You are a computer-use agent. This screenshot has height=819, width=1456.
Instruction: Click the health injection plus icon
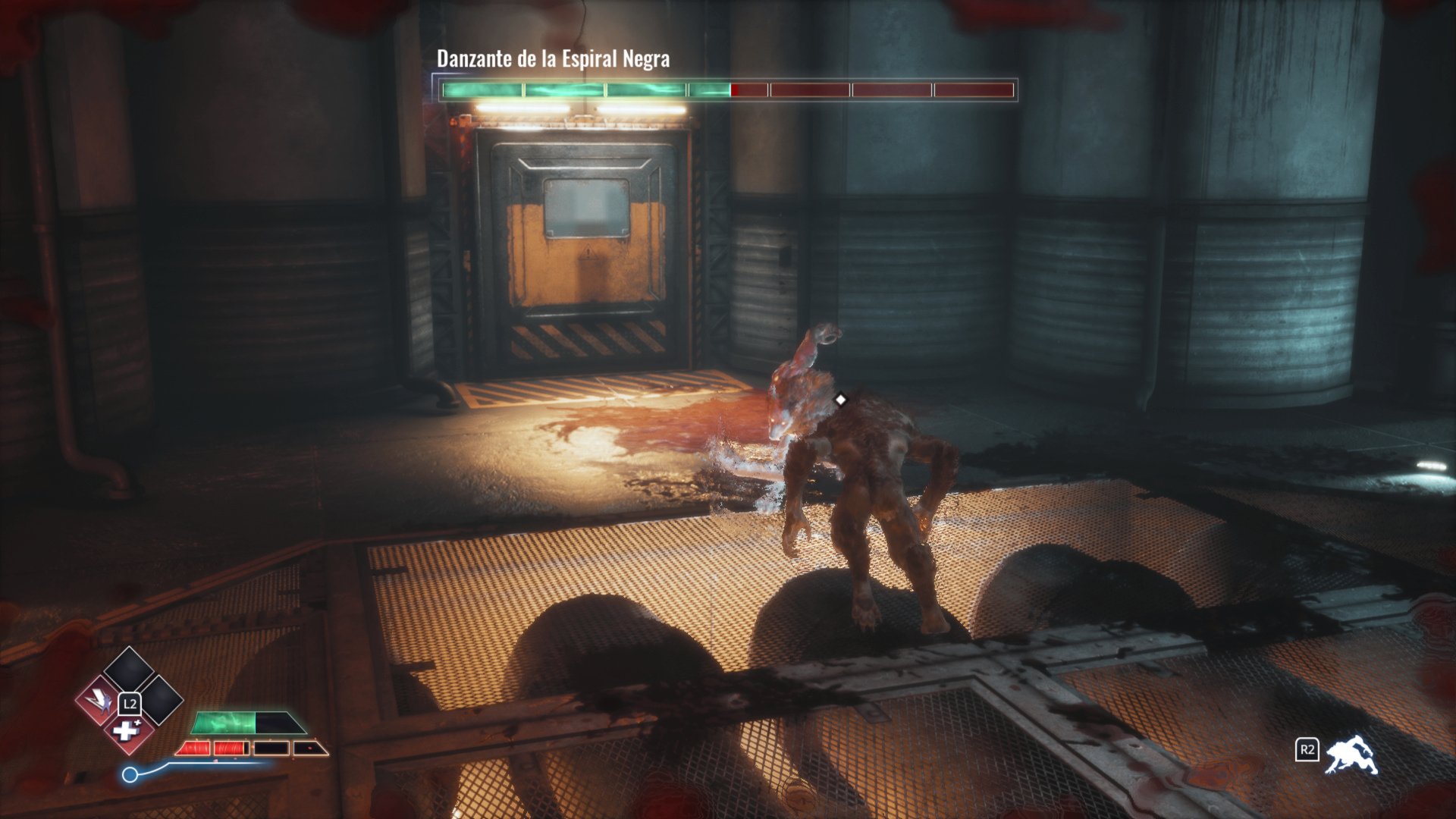[127, 732]
